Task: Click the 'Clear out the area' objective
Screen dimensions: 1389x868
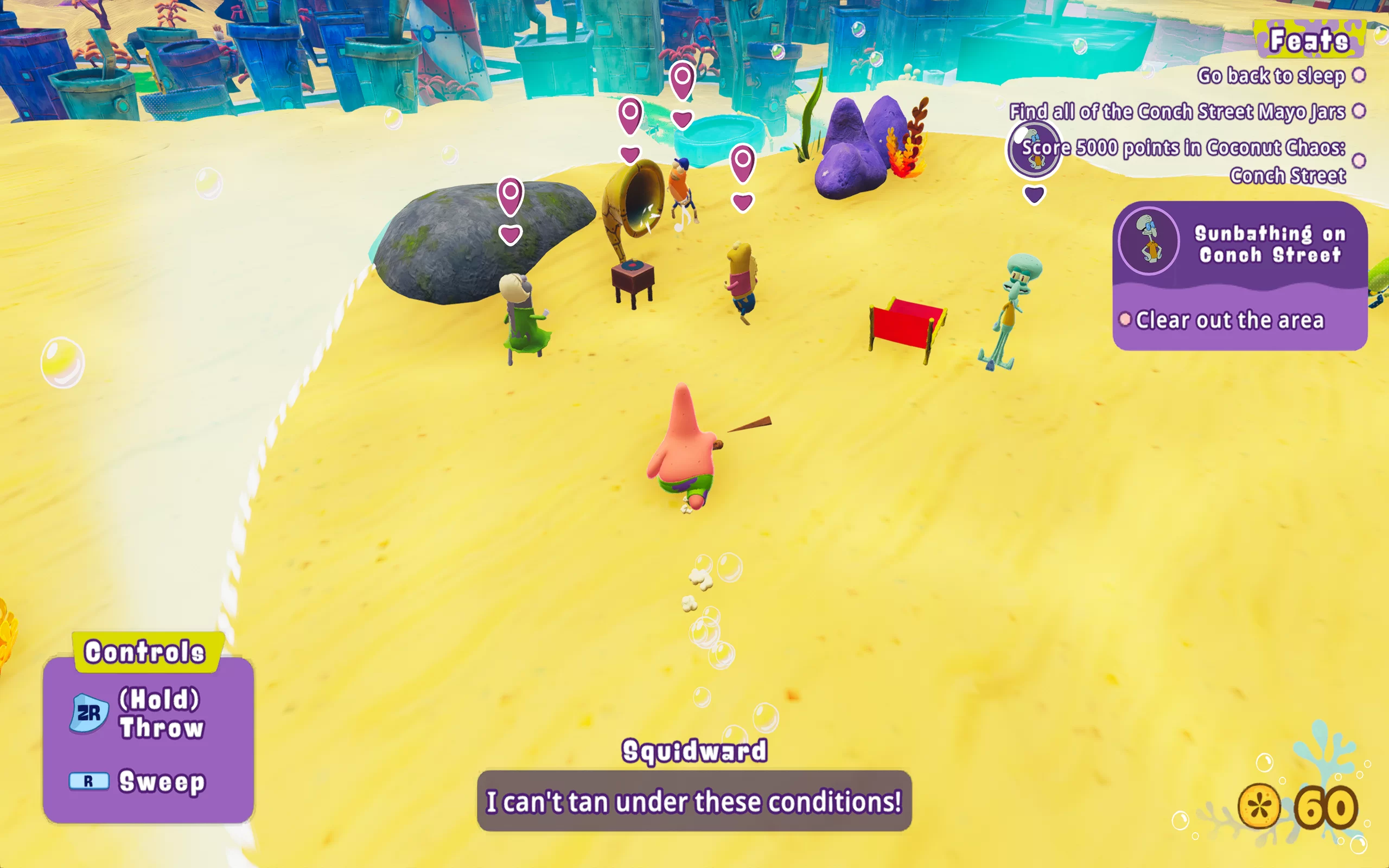Action: (x=1229, y=320)
